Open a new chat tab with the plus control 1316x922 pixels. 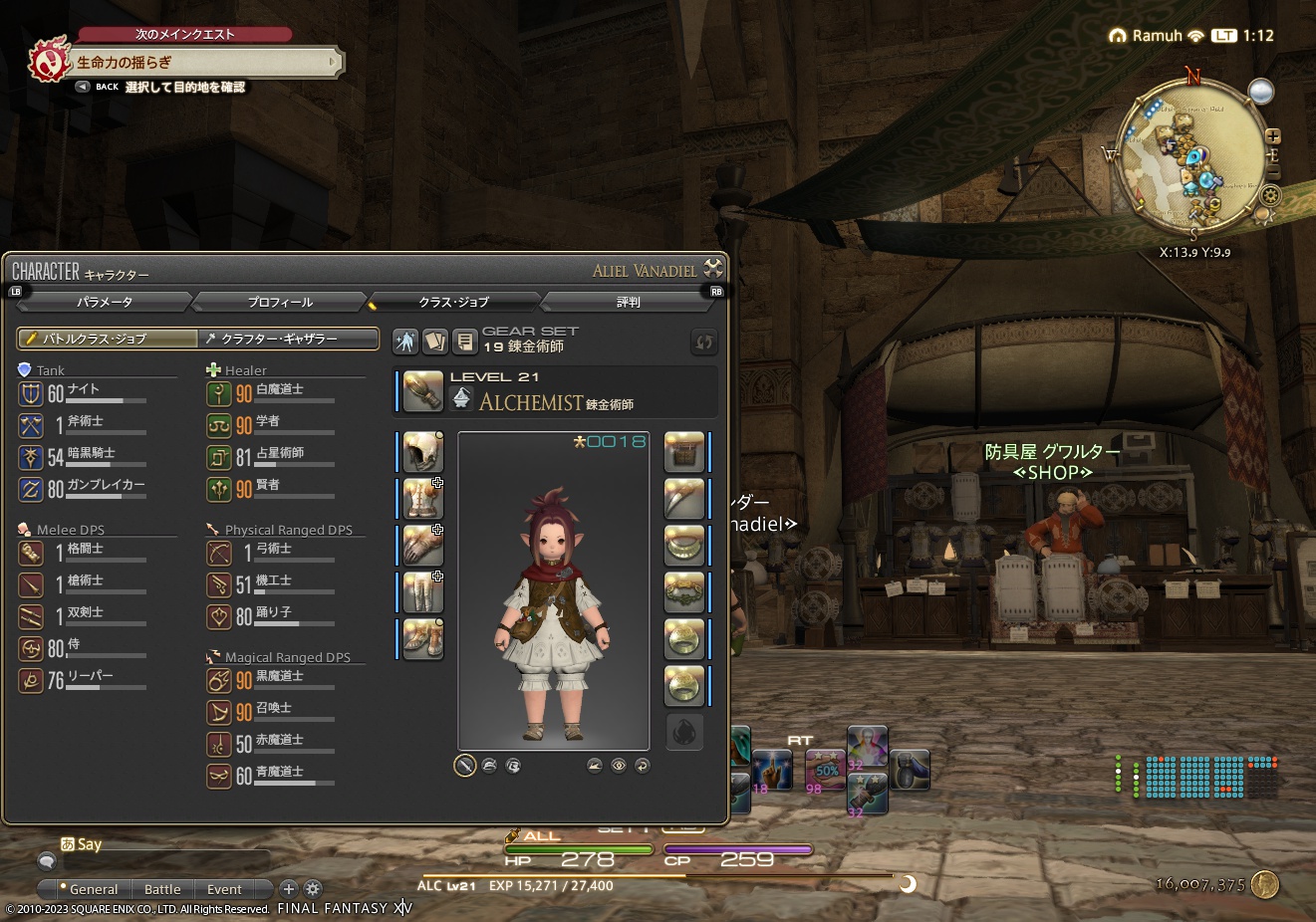coord(289,889)
